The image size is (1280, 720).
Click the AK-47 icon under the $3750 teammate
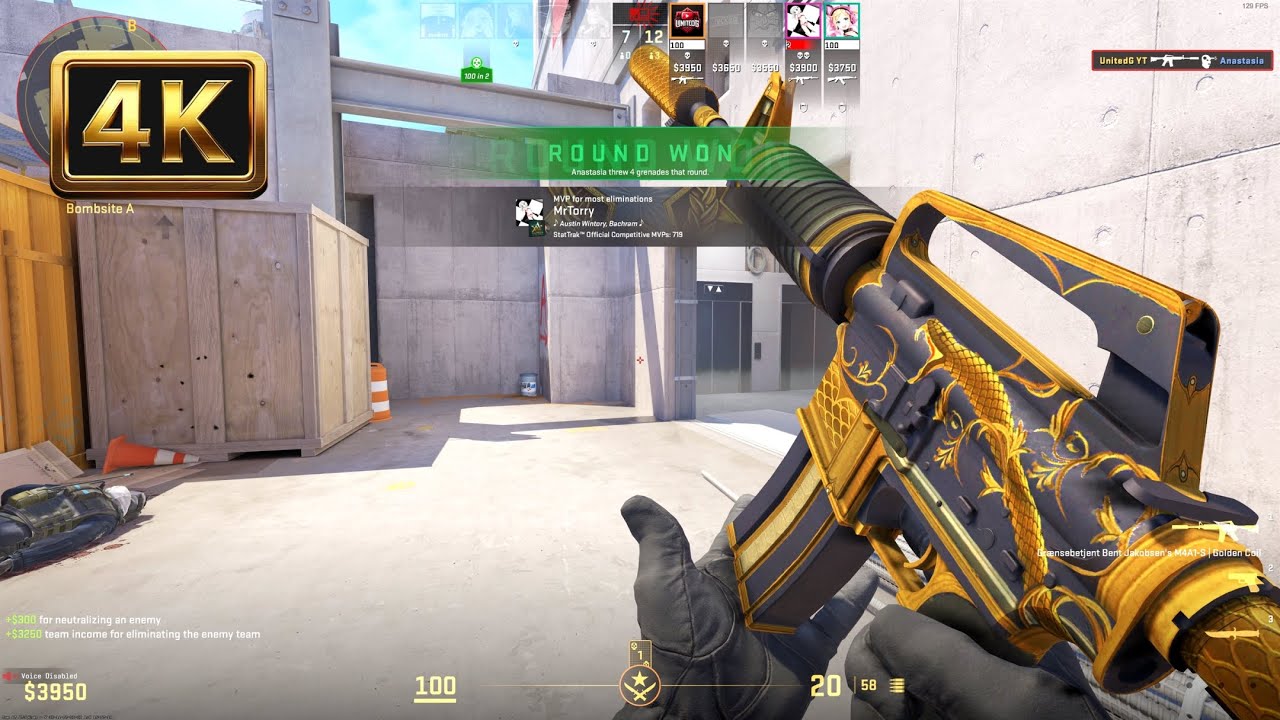[x=841, y=79]
